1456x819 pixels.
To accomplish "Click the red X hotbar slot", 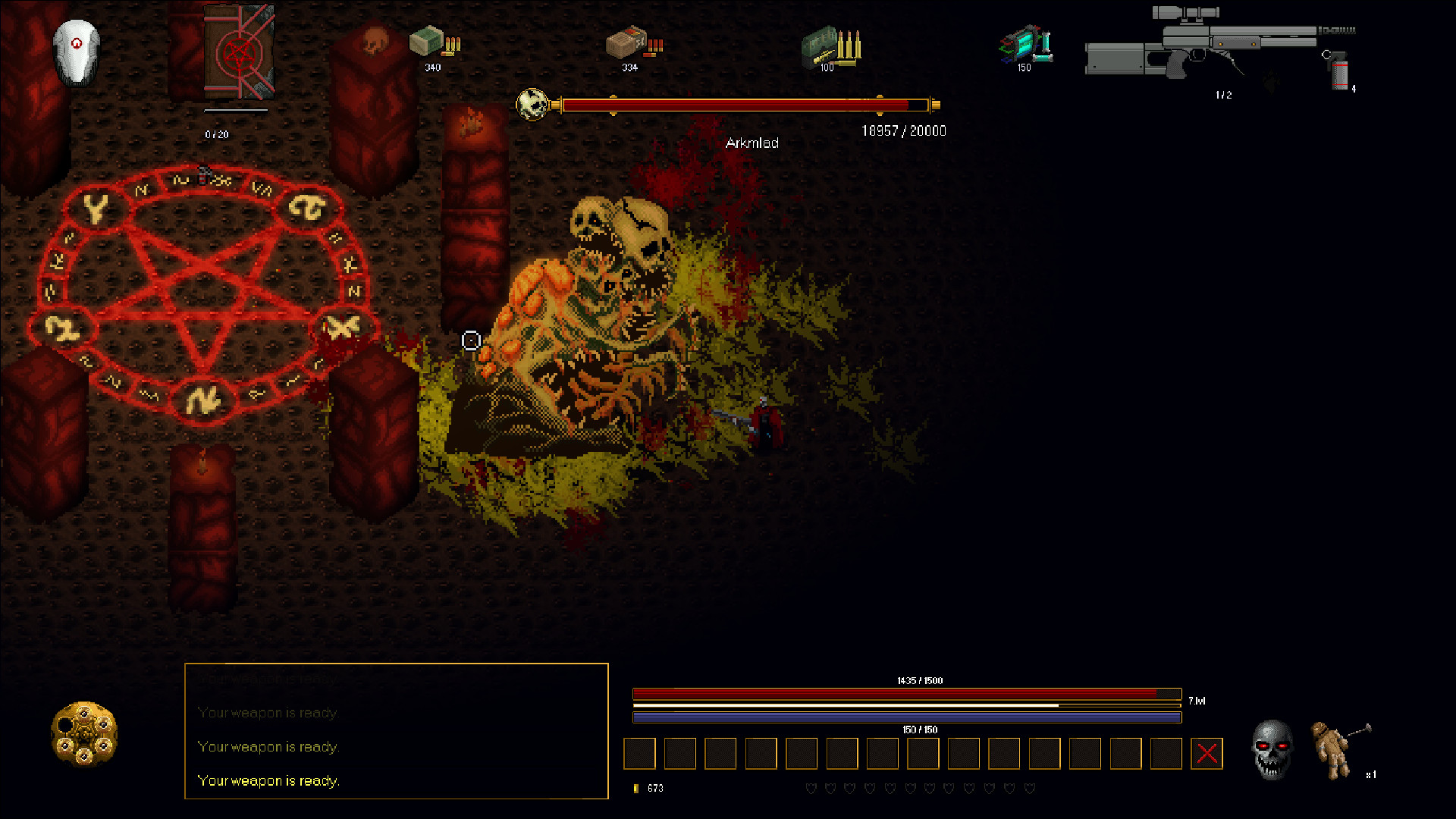I will click(1206, 753).
